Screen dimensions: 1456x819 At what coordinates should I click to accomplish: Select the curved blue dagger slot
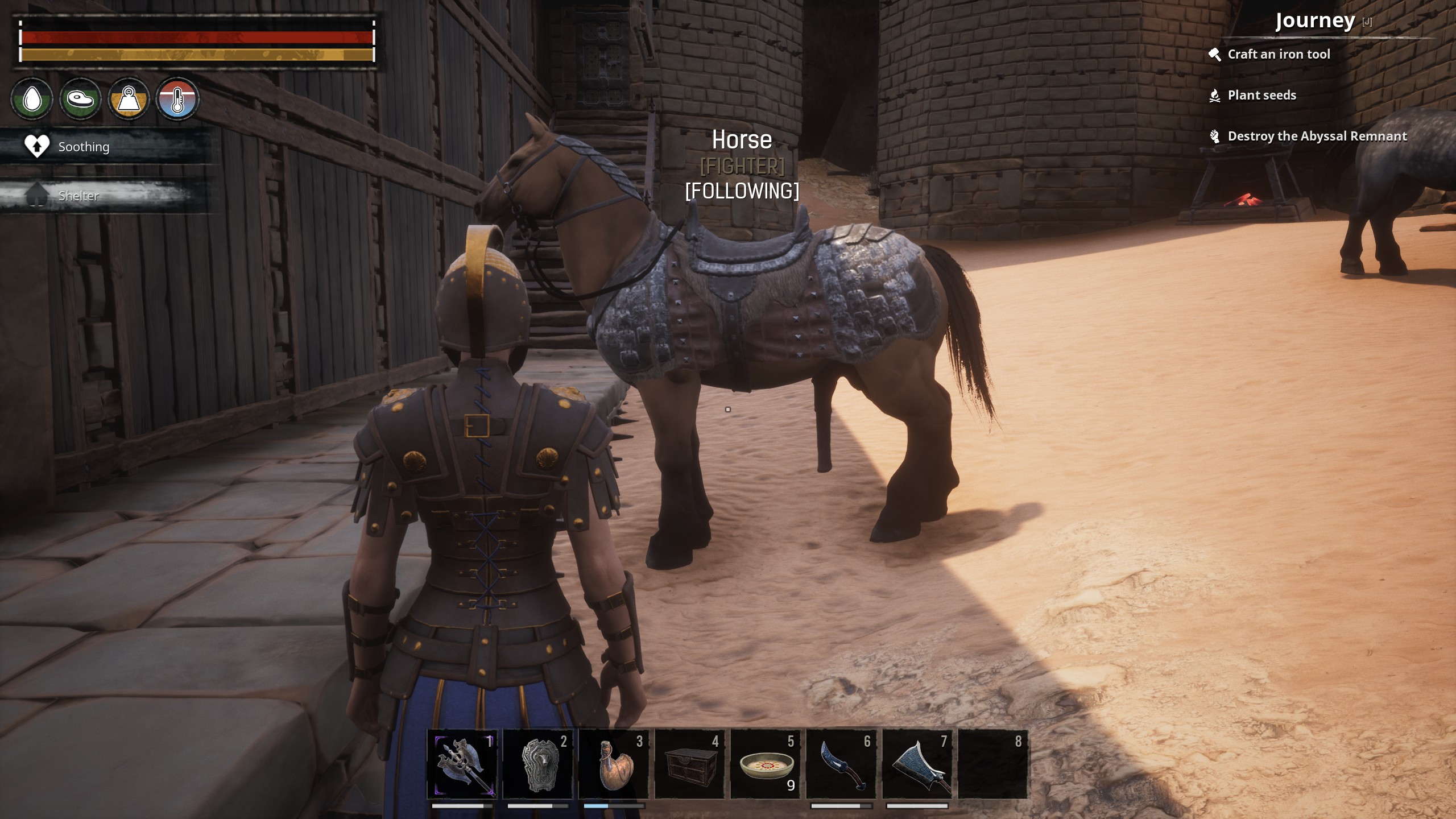tap(841, 764)
